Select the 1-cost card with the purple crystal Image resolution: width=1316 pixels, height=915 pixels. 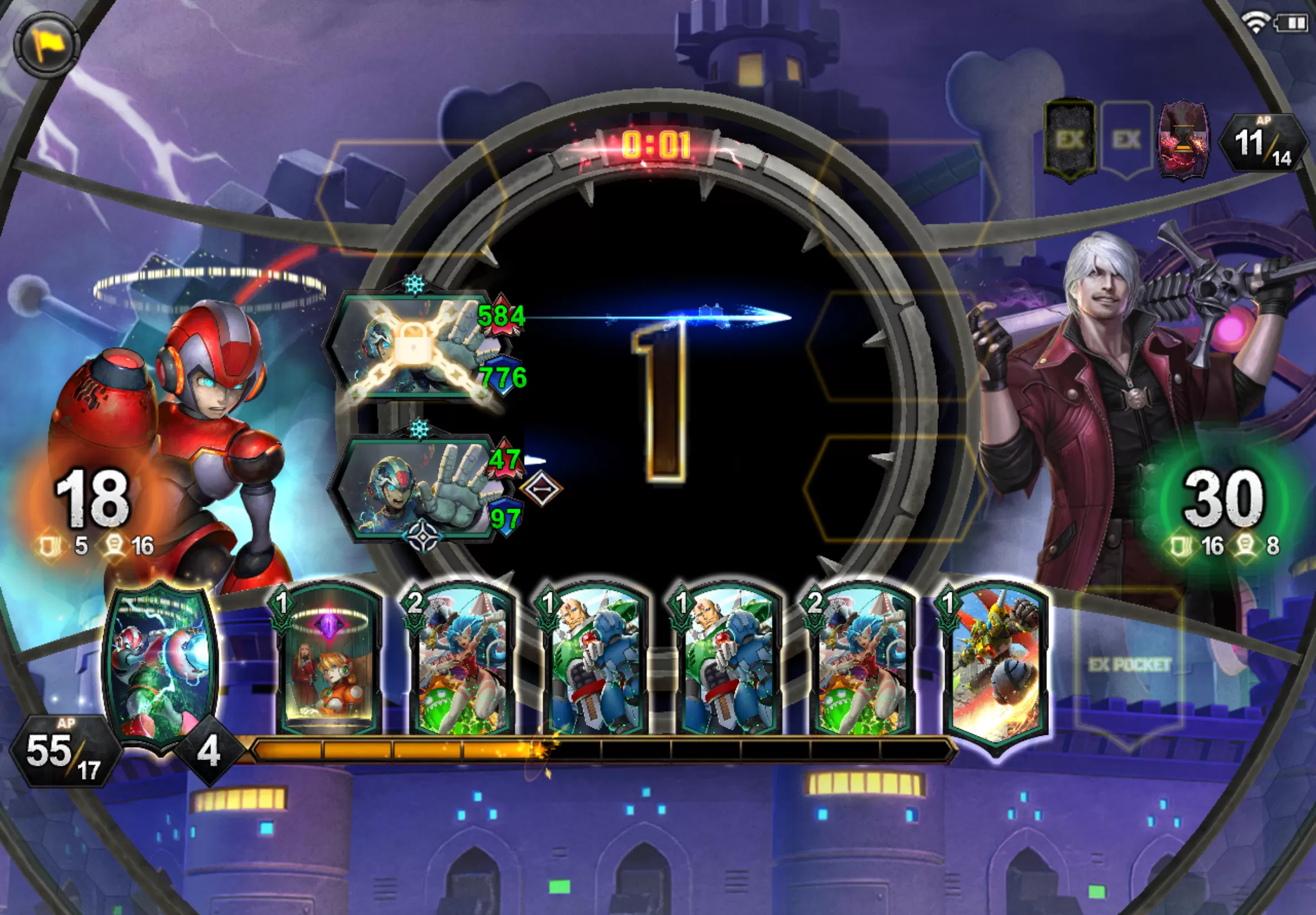tap(328, 662)
